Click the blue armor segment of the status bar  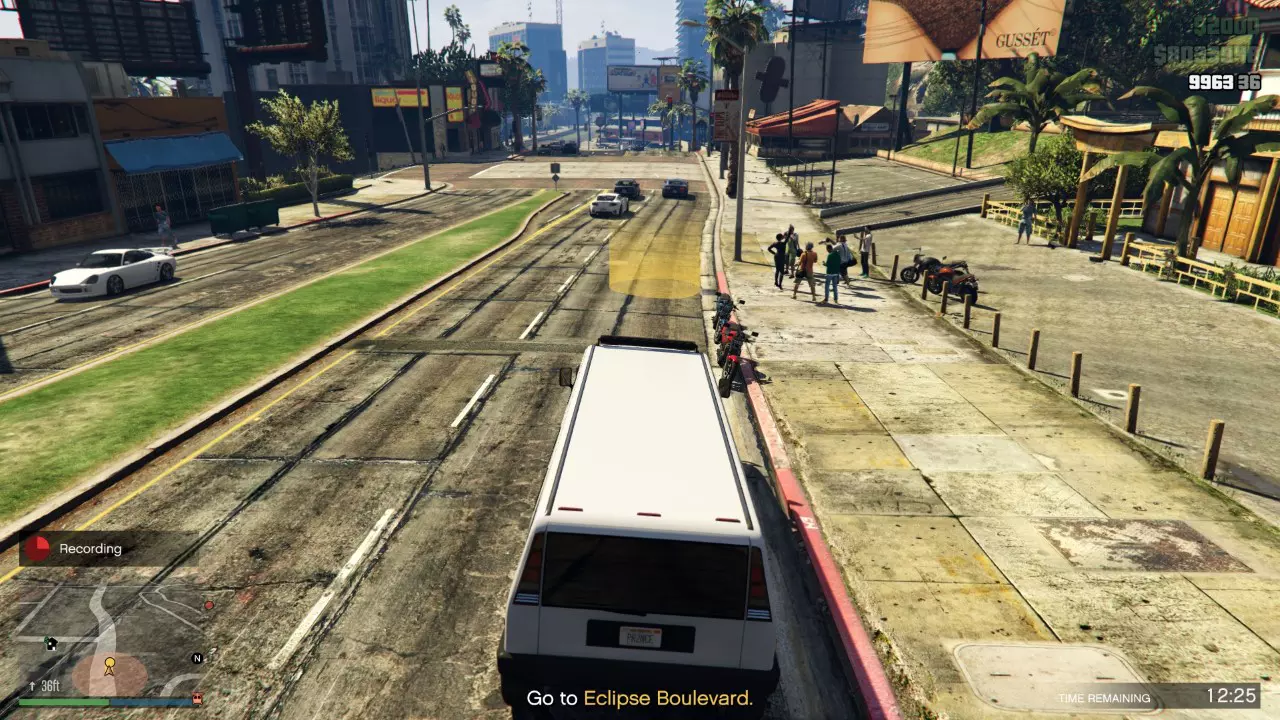(150, 701)
